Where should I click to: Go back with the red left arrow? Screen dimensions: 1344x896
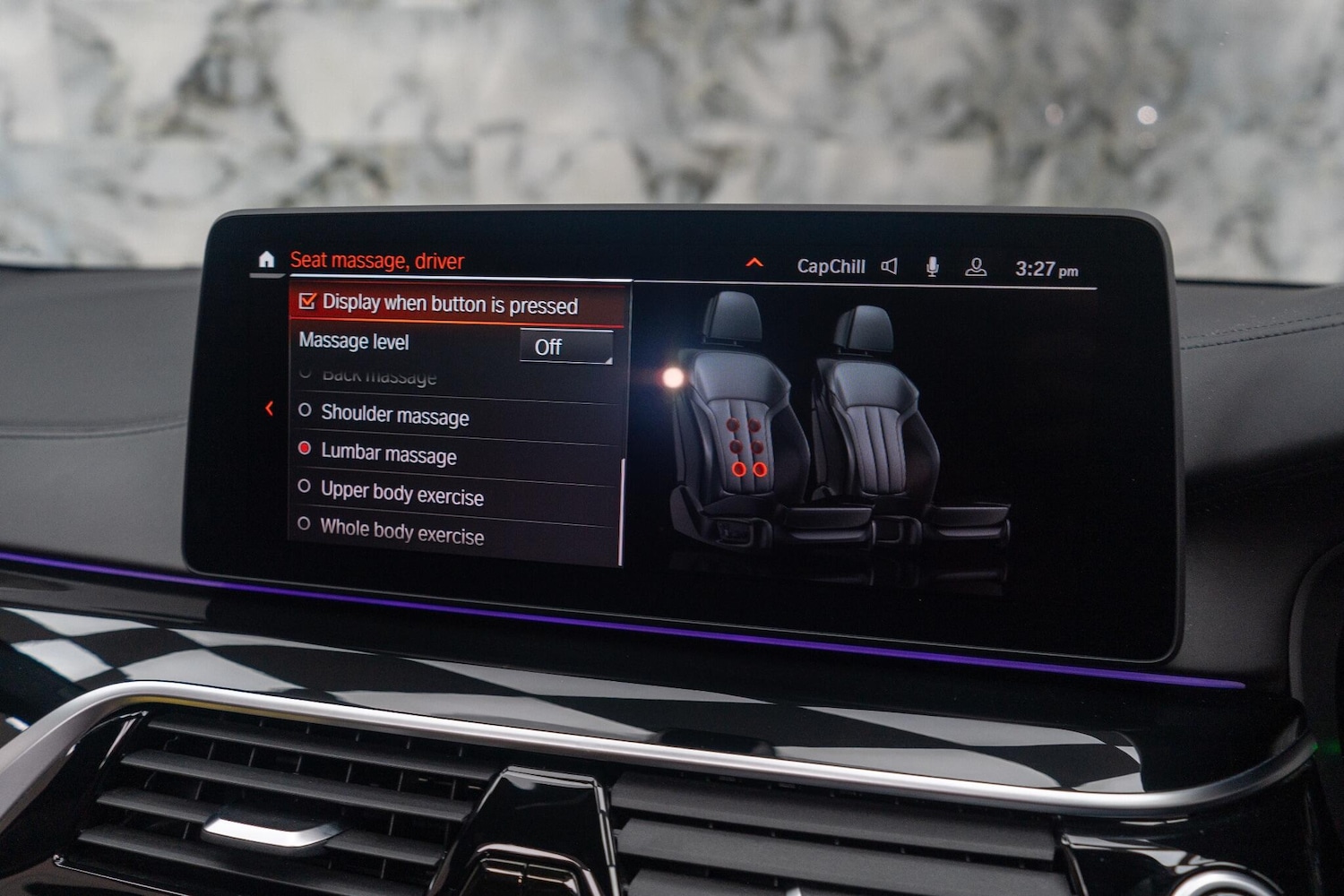click(x=269, y=409)
